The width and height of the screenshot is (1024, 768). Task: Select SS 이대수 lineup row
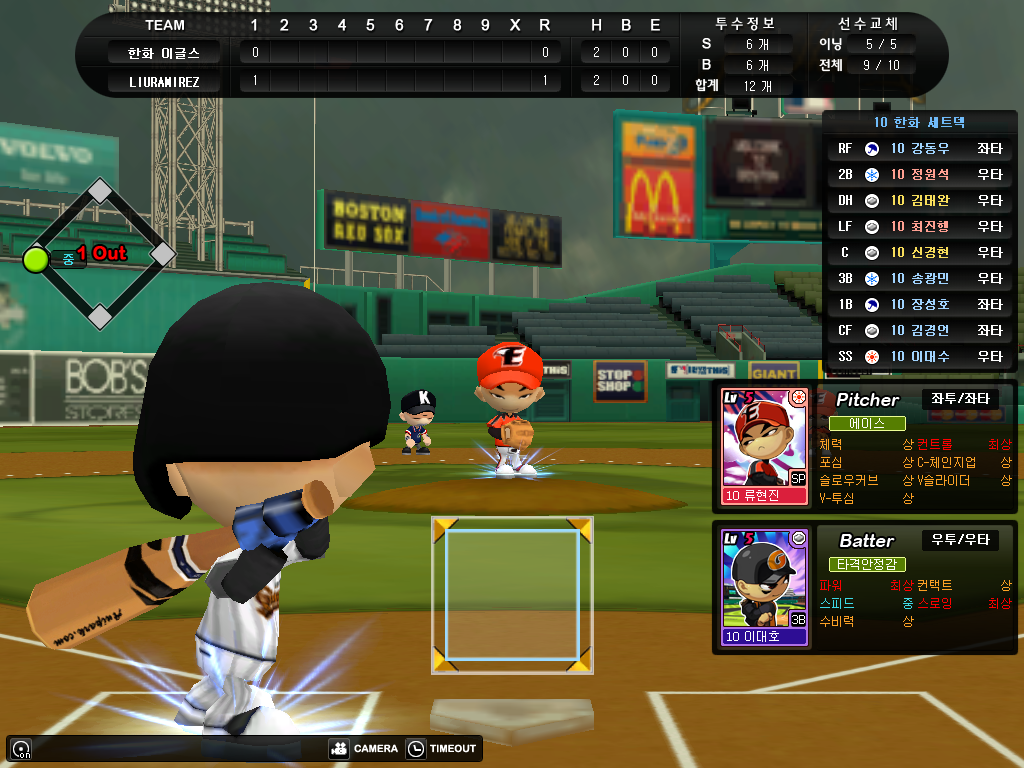click(920, 357)
